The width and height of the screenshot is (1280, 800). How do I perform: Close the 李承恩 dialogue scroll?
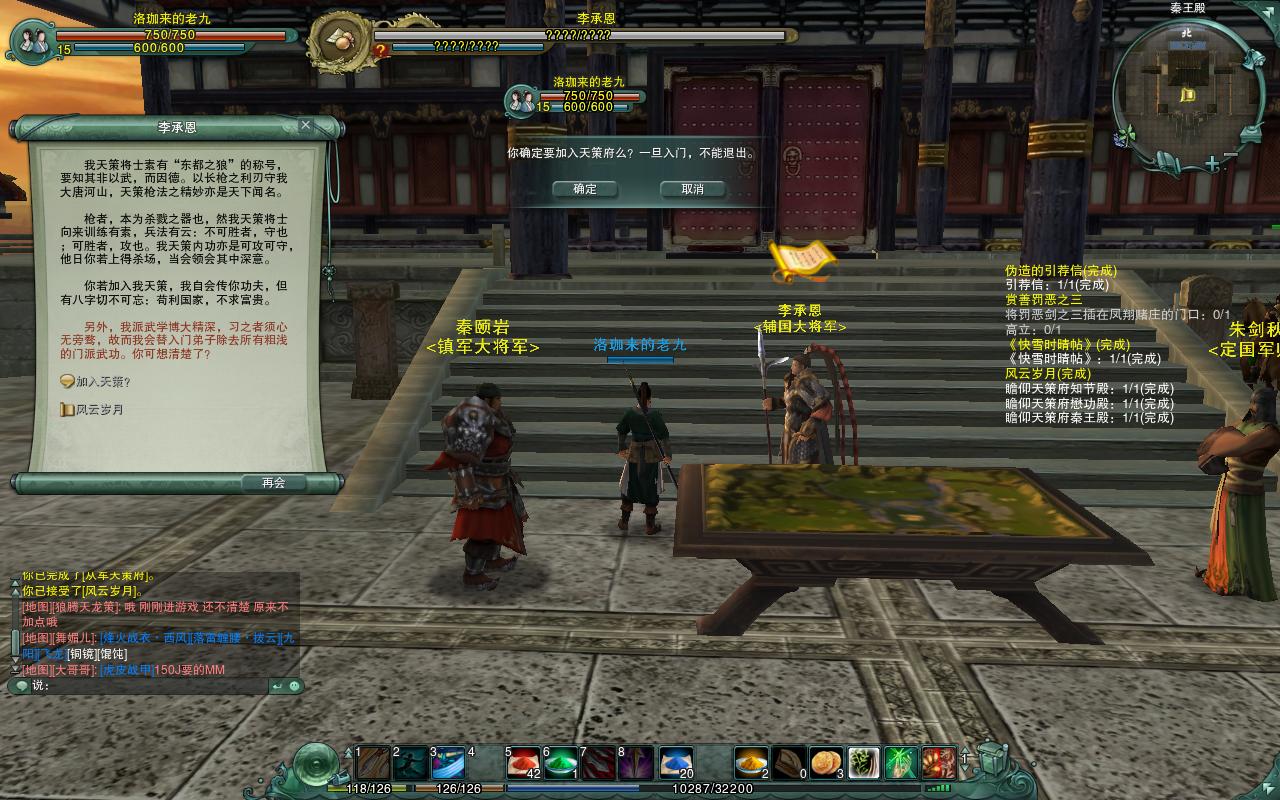306,126
